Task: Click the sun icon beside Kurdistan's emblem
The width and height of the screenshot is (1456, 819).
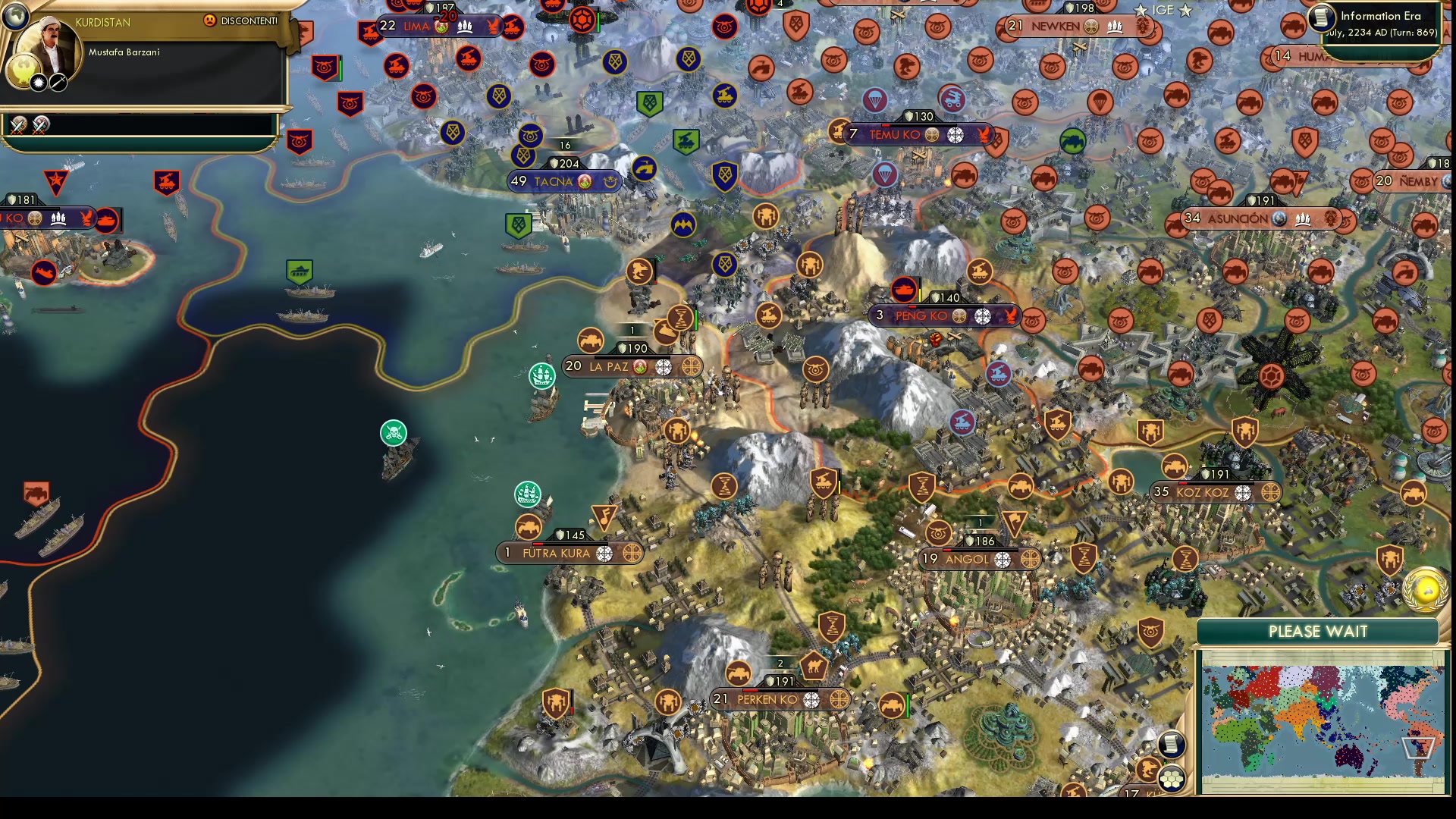Action: tap(39, 82)
